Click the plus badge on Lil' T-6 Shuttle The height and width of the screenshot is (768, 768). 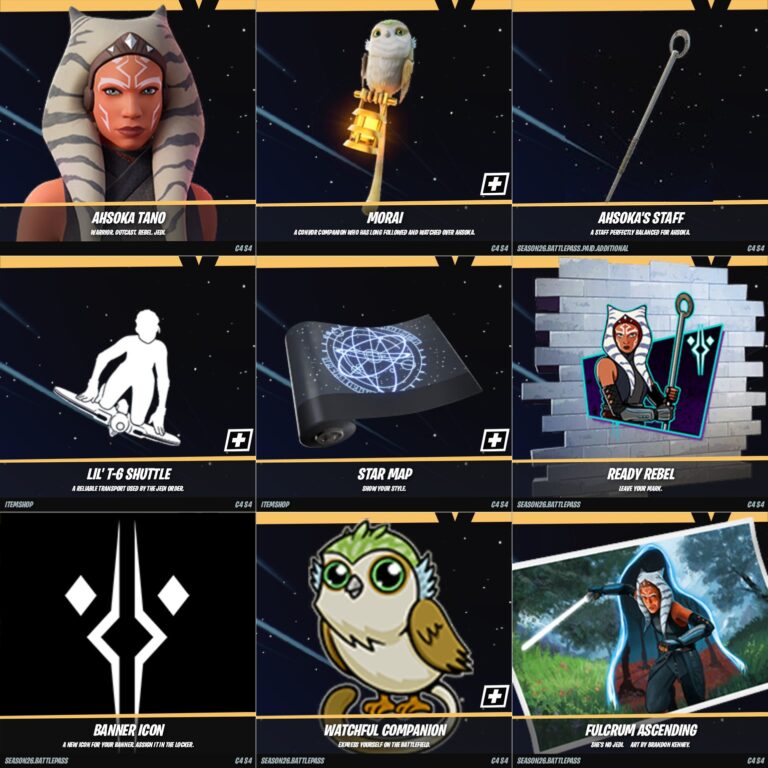tap(238, 440)
